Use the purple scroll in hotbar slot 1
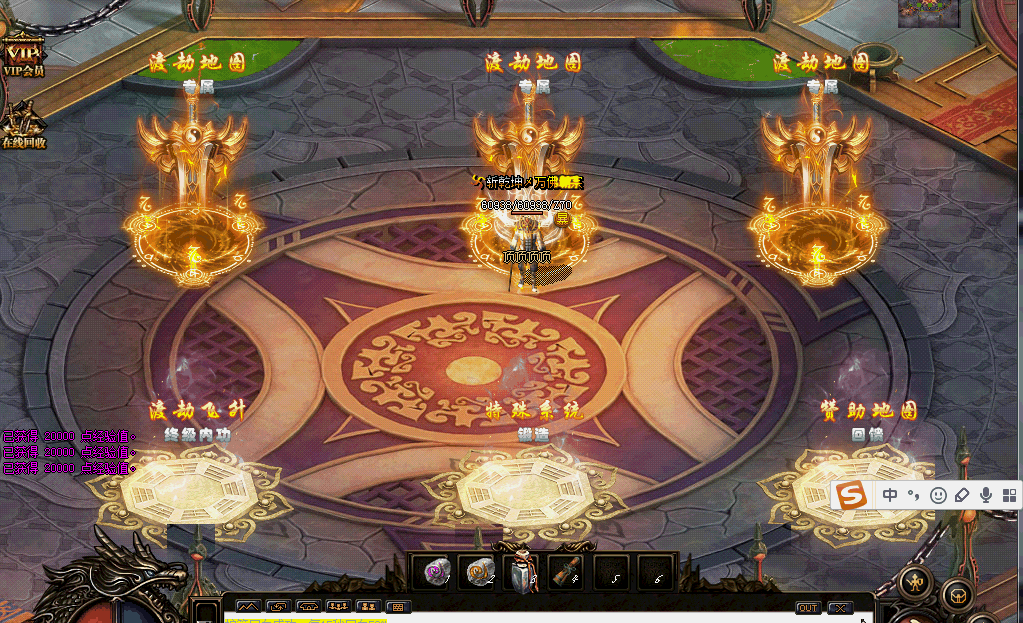 point(436,572)
